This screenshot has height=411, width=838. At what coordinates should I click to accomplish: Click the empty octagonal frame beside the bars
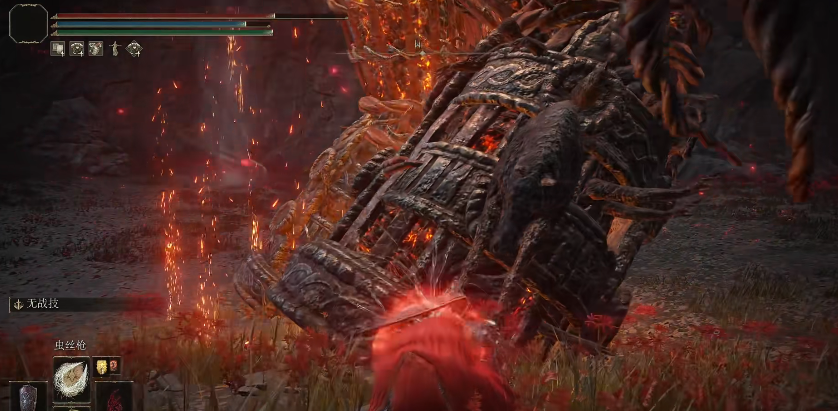click(x=28, y=23)
